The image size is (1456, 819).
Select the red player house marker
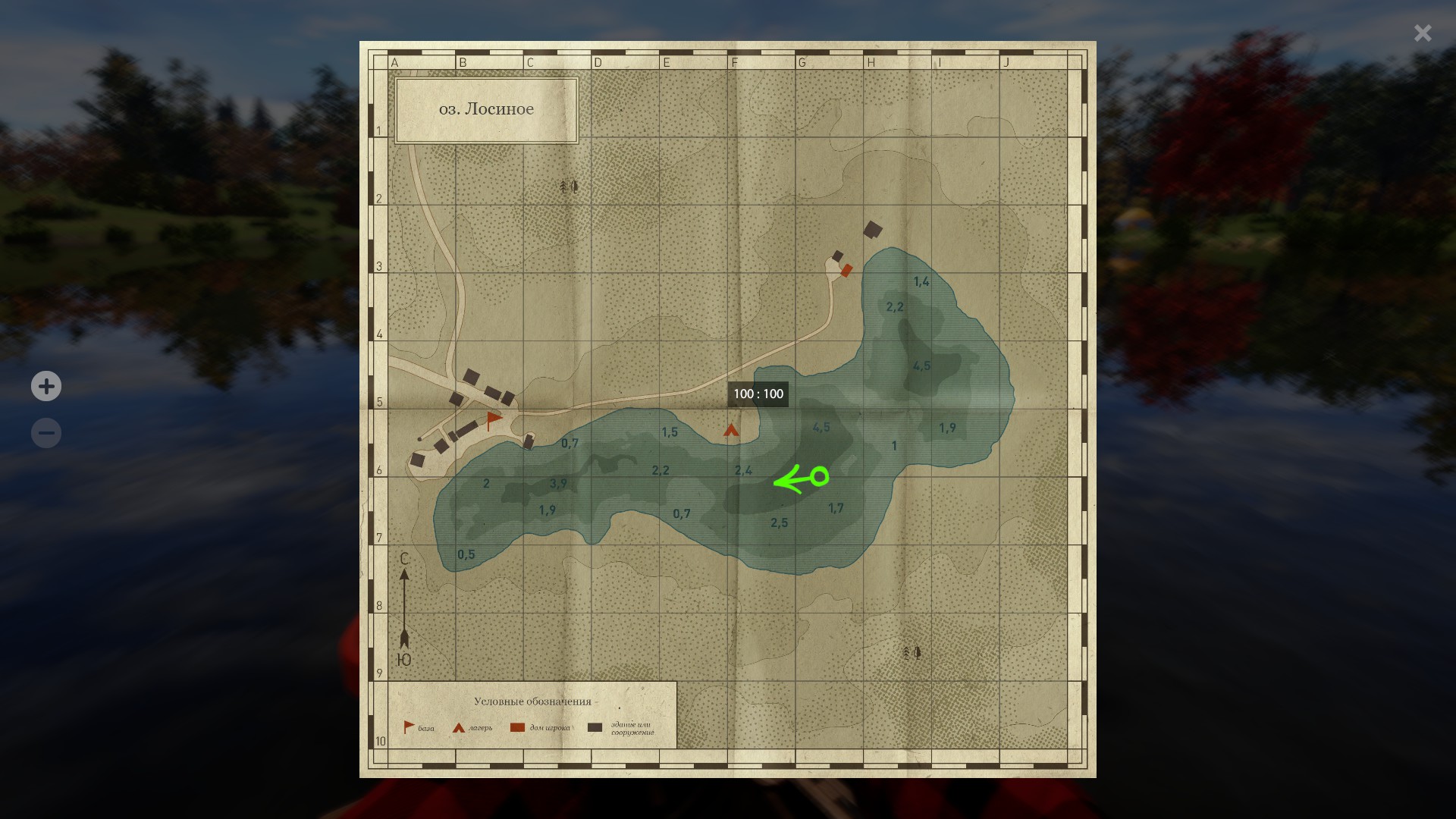pyautogui.click(x=846, y=270)
